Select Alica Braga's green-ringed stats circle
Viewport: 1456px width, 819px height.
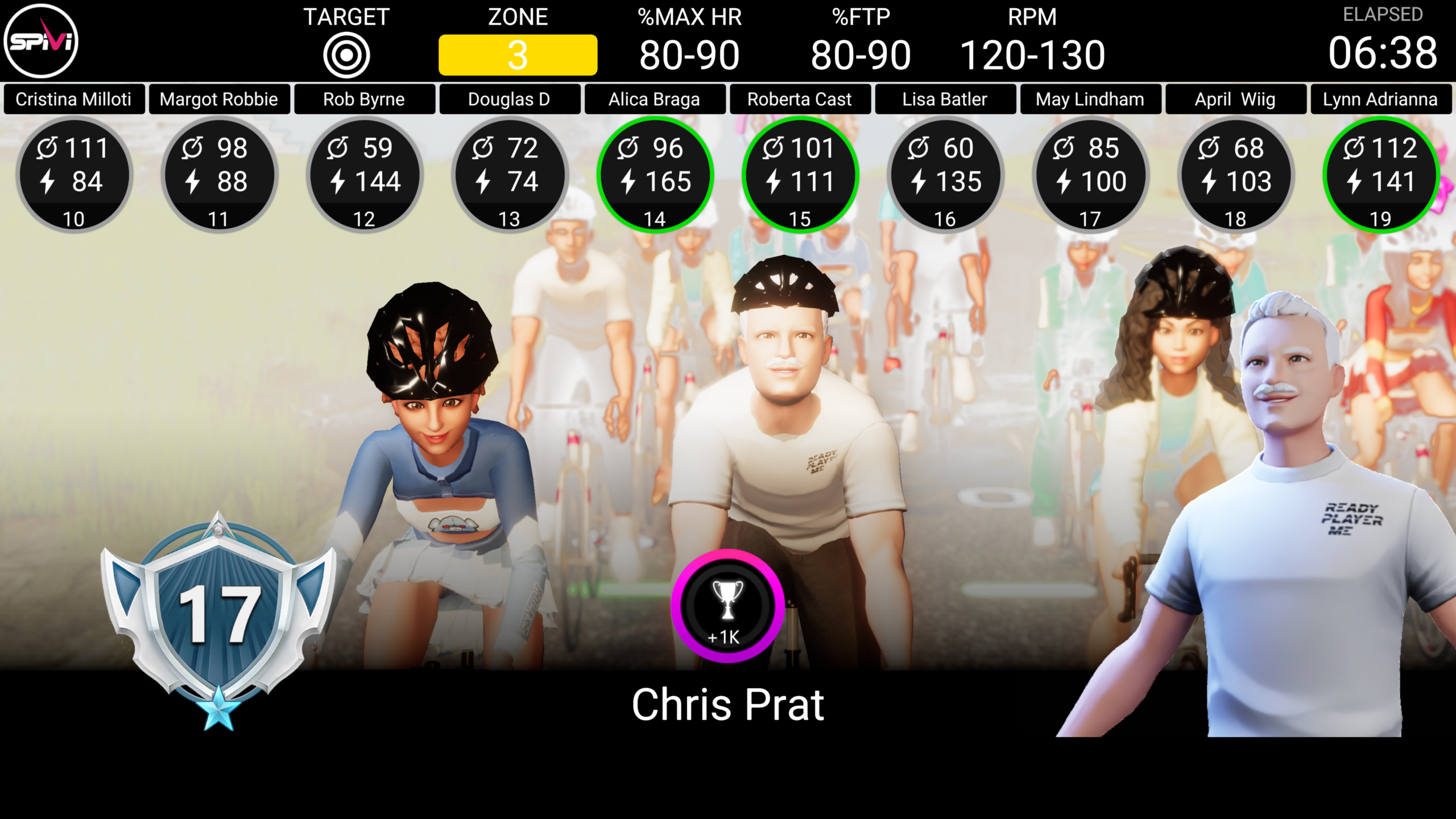point(655,175)
